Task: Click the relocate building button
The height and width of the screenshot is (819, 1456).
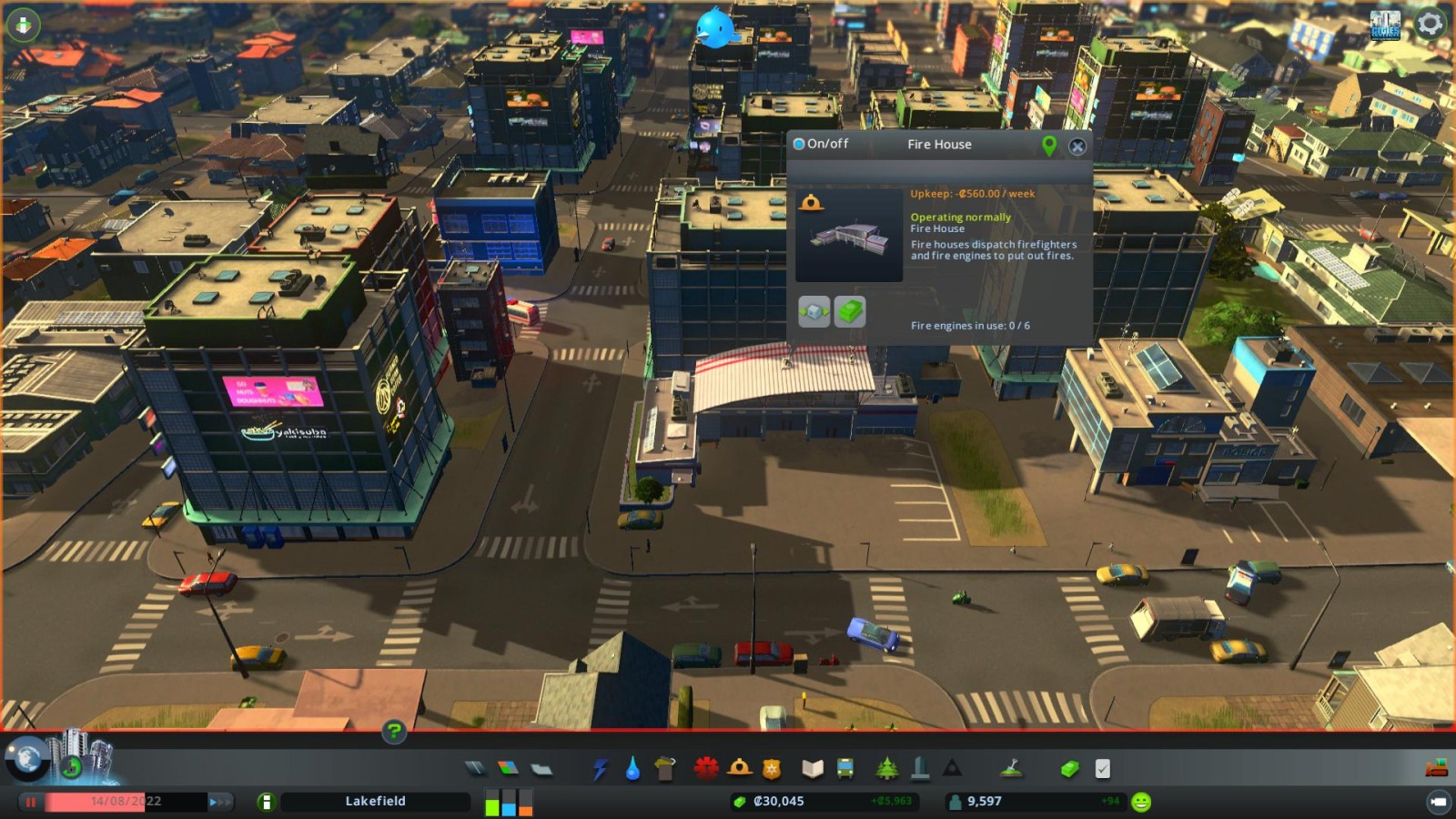Action: point(814,312)
